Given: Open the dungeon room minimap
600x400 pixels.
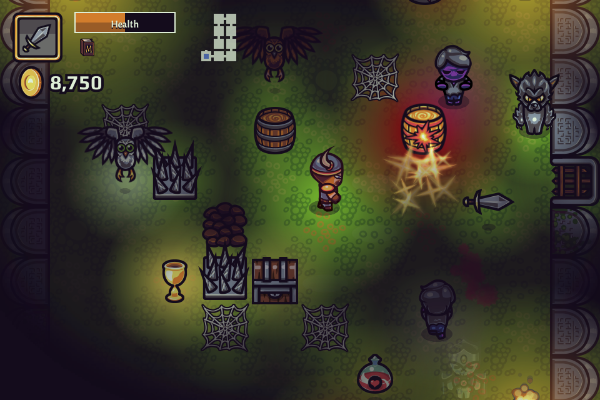Looking at the screenshot, I should [222, 38].
